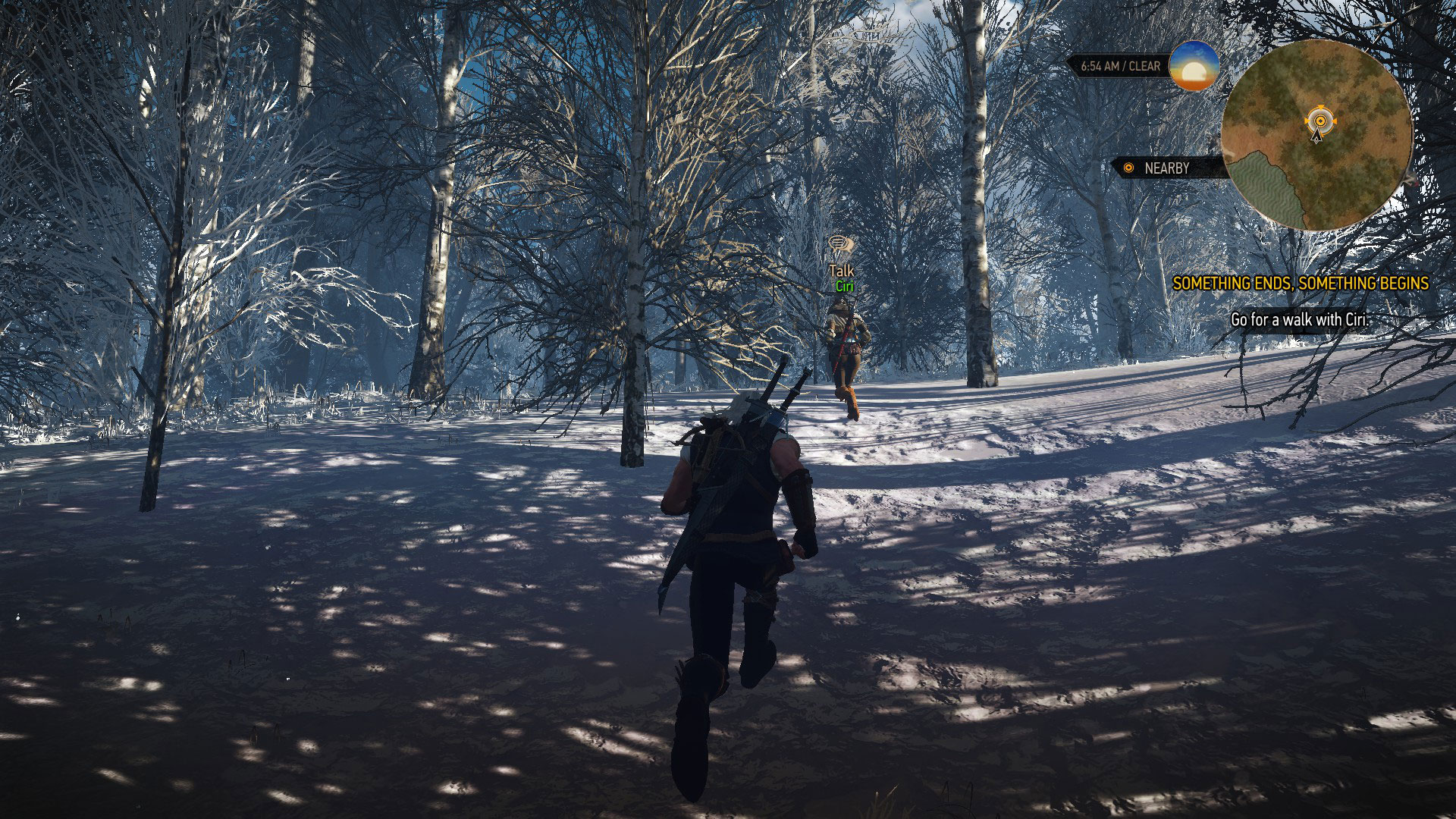
Task: Click the sunrise weather icon
Action: coord(1194,66)
